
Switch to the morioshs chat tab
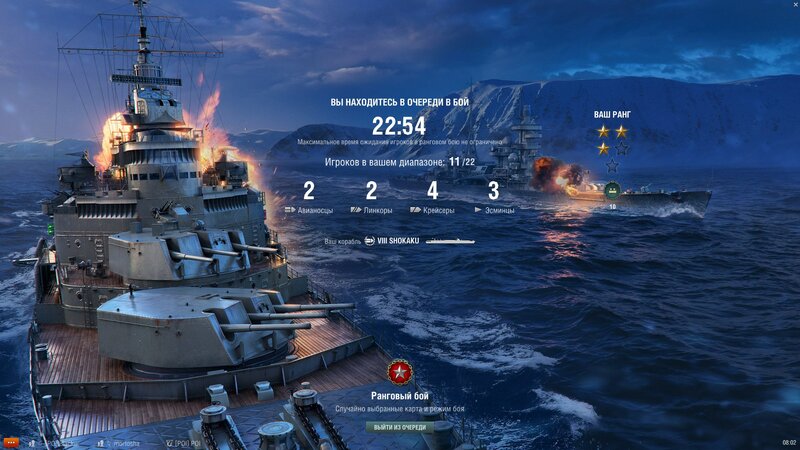click(x=123, y=442)
